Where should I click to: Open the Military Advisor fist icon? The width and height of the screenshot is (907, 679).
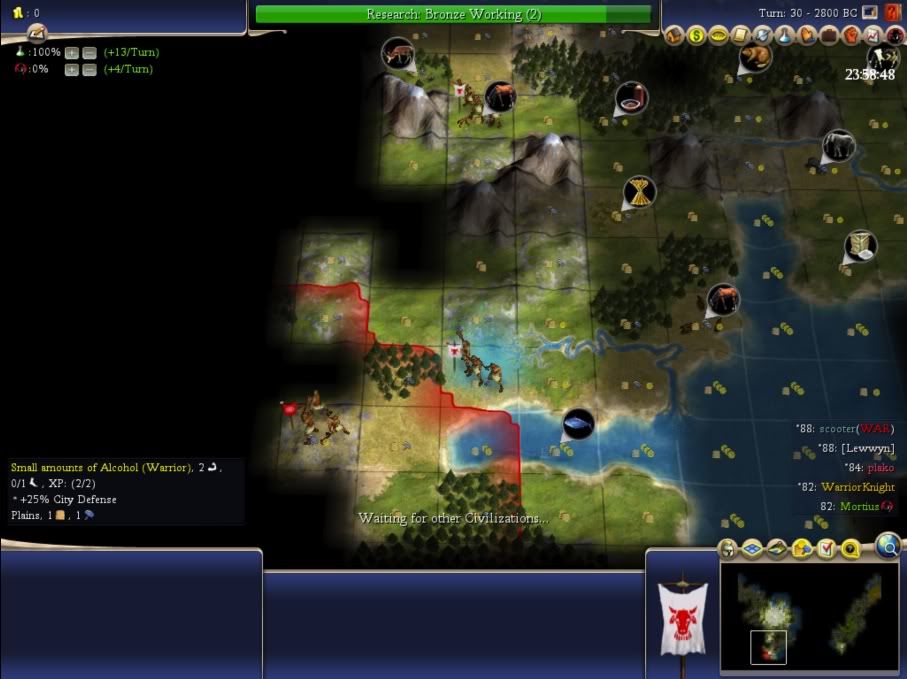coord(850,36)
